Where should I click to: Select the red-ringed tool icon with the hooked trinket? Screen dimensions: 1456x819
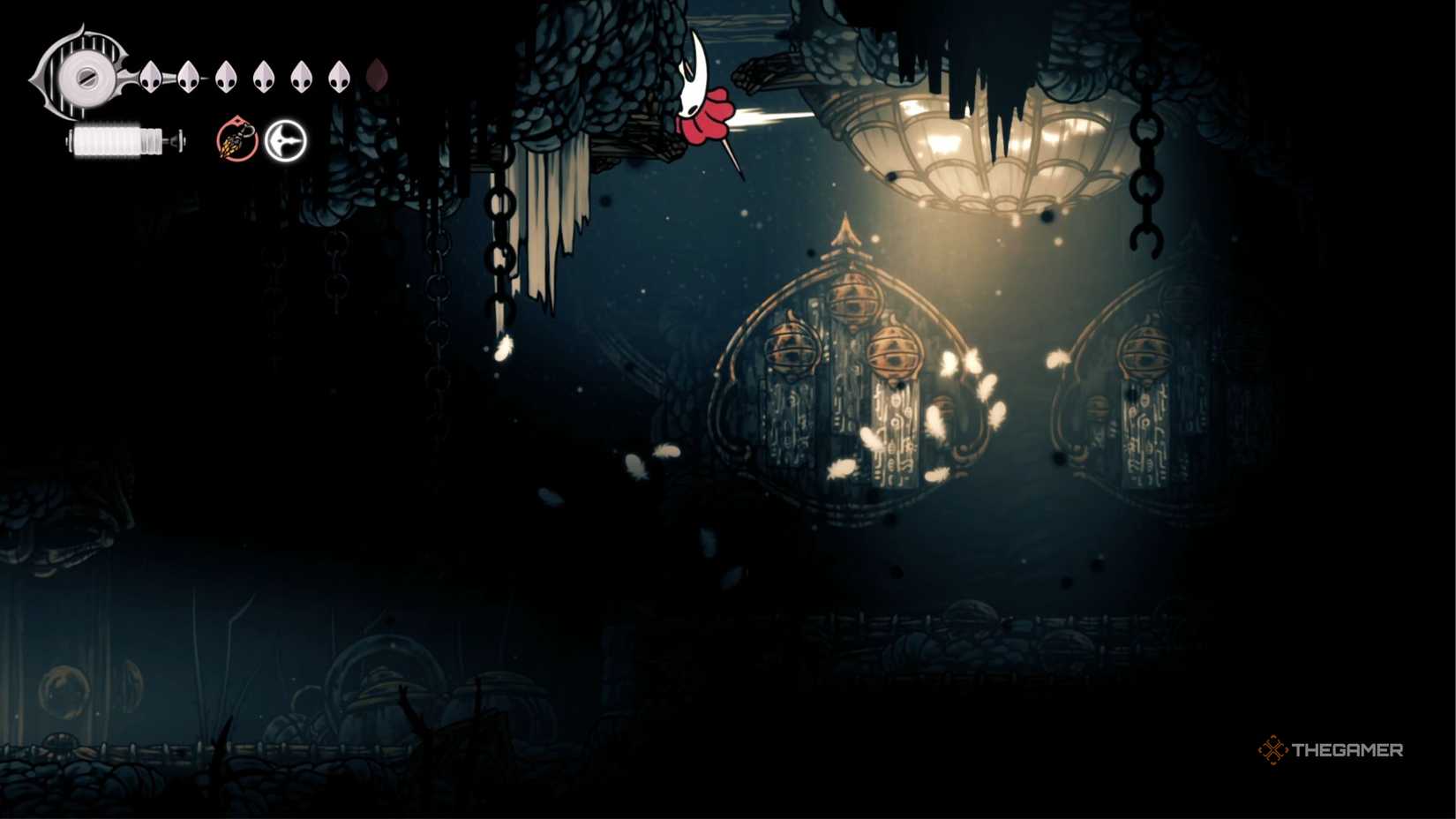(x=236, y=140)
